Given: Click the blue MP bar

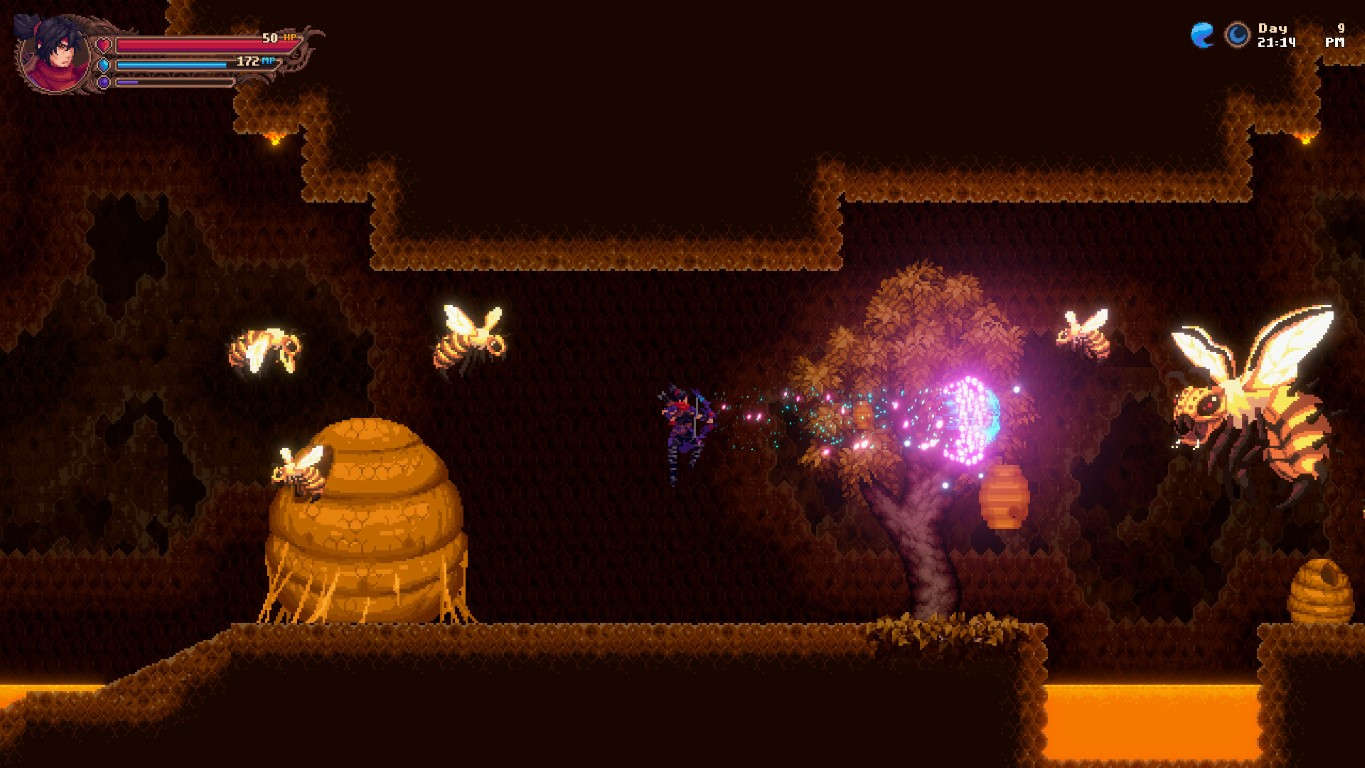Looking at the screenshot, I should [x=170, y=64].
